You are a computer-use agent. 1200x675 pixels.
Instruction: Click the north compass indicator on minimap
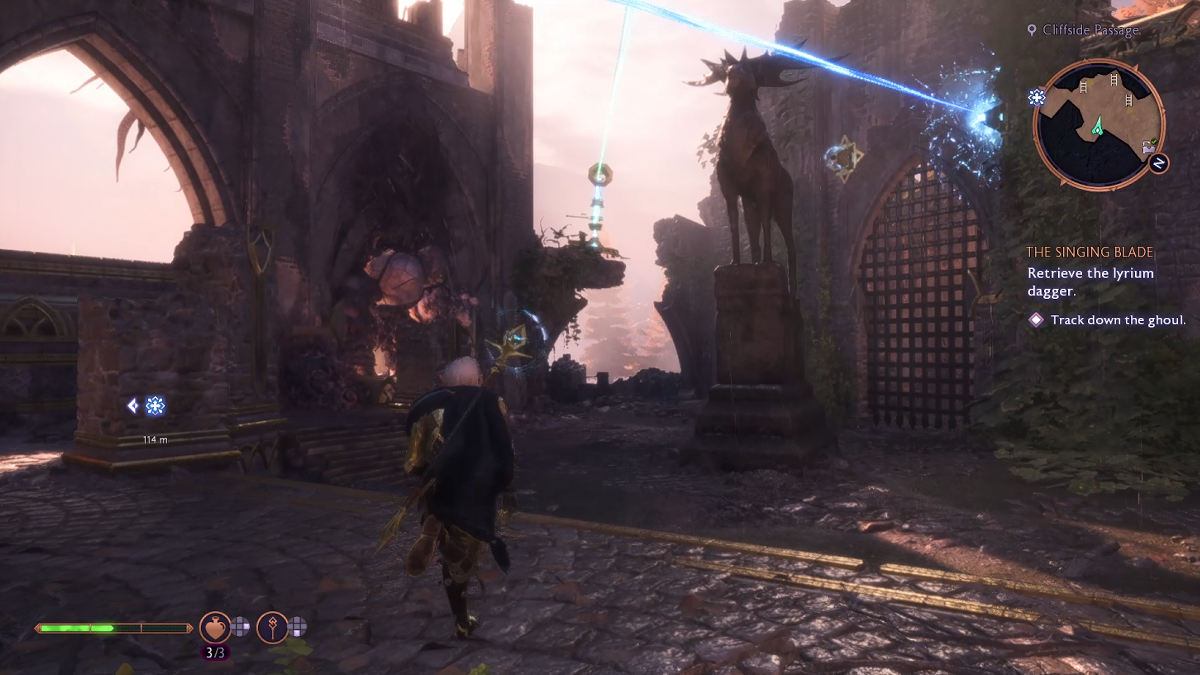point(1159,162)
